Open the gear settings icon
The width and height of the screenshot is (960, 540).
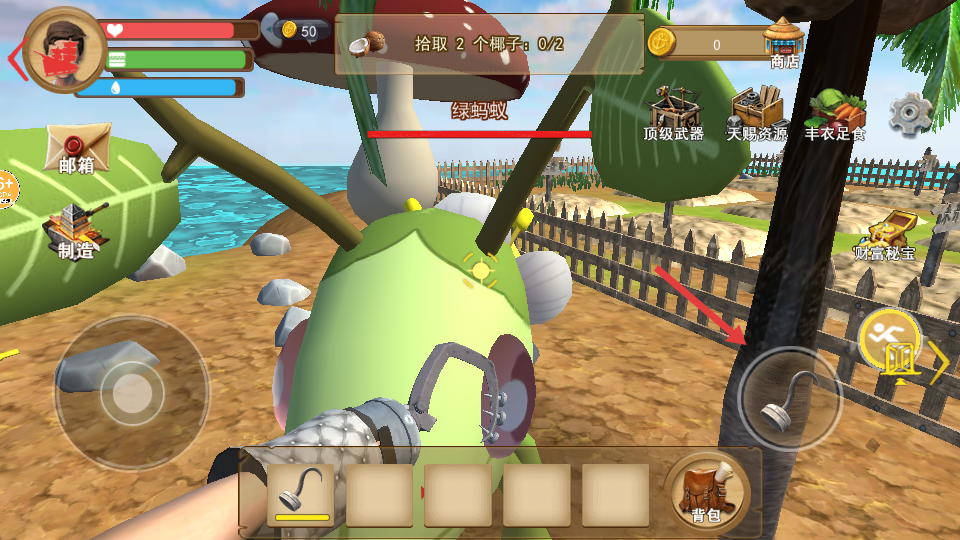tap(909, 114)
